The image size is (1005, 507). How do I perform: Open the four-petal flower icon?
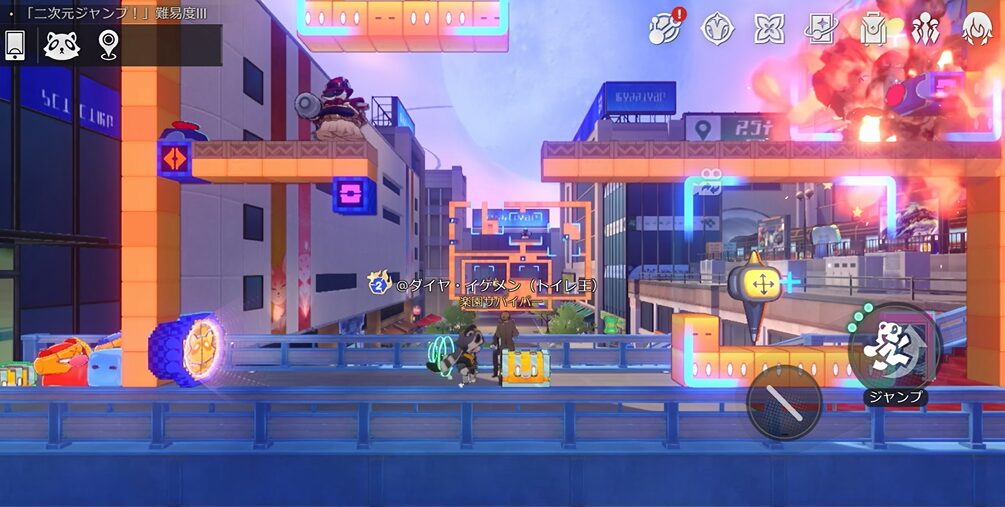click(x=769, y=28)
